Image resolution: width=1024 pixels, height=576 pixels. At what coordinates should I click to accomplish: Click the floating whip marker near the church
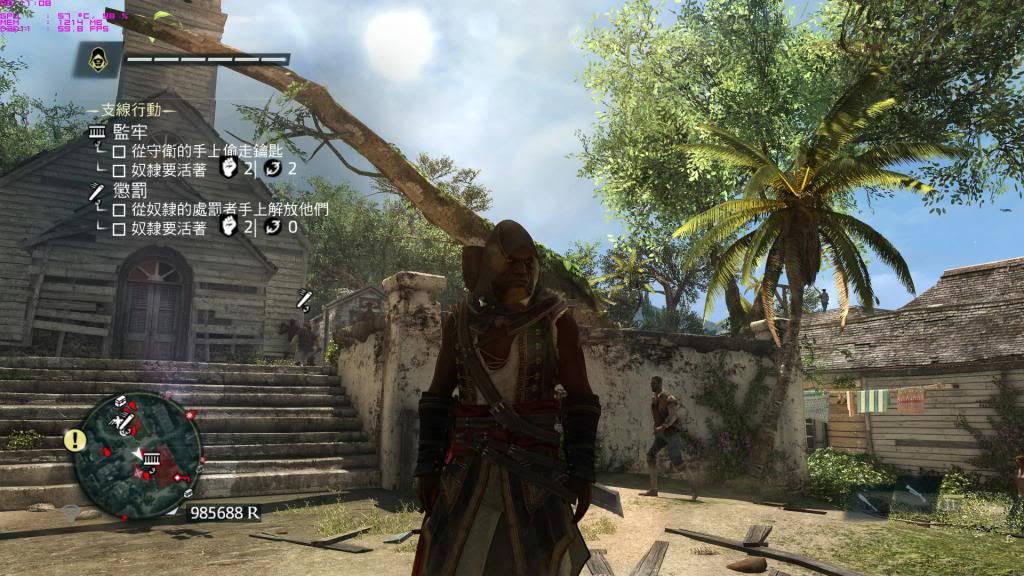tap(304, 299)
